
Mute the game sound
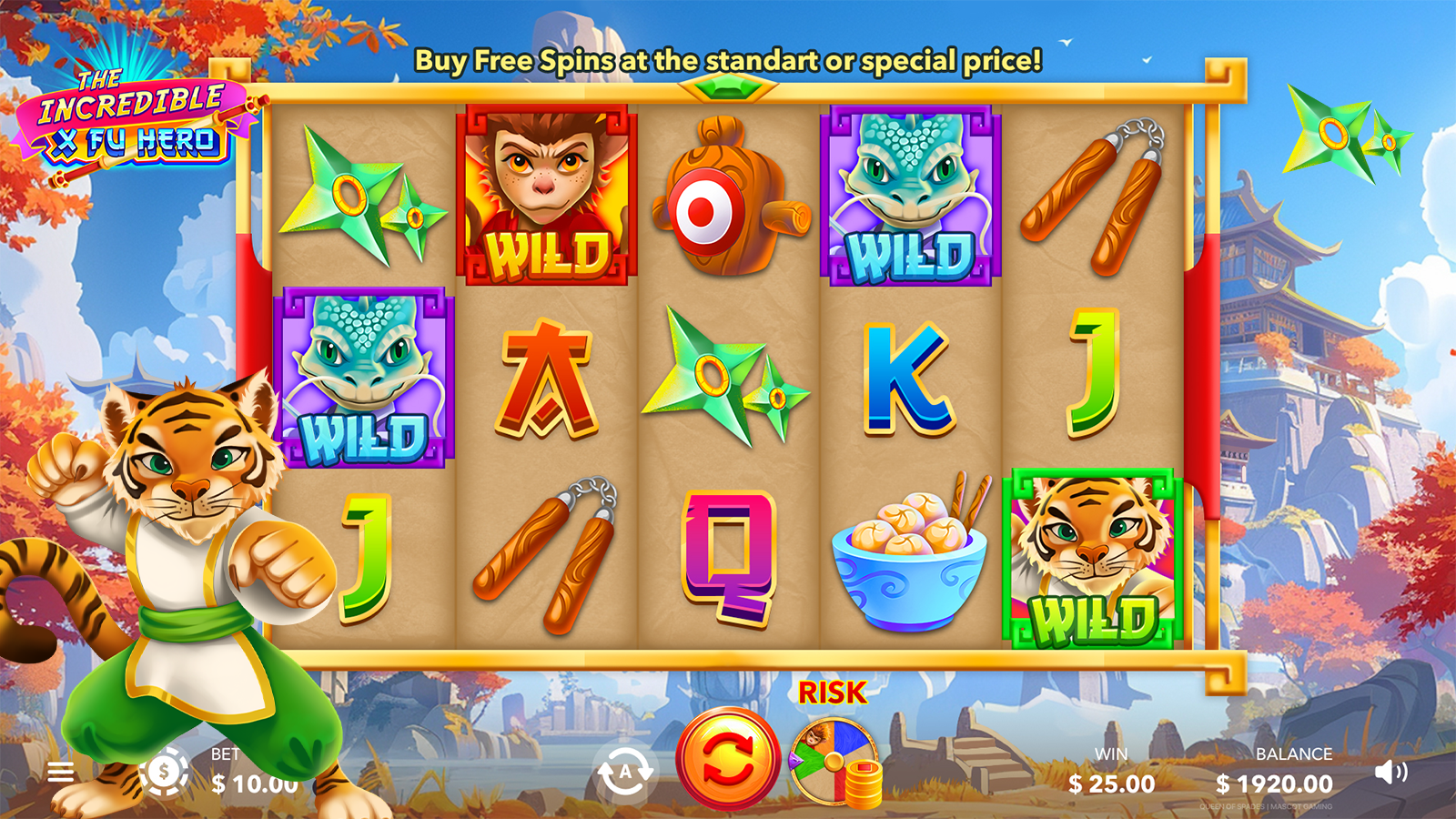tap(1390, 773)
